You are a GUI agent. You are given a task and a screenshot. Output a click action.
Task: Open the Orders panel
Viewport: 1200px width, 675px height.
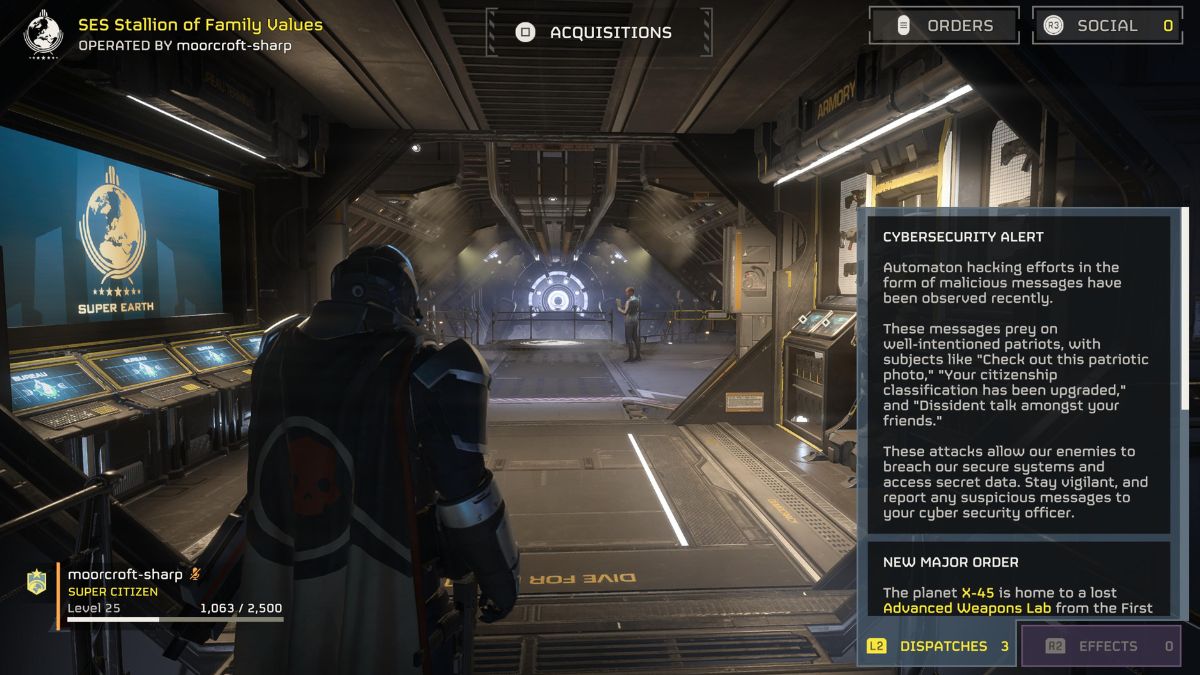click(944, 26)
